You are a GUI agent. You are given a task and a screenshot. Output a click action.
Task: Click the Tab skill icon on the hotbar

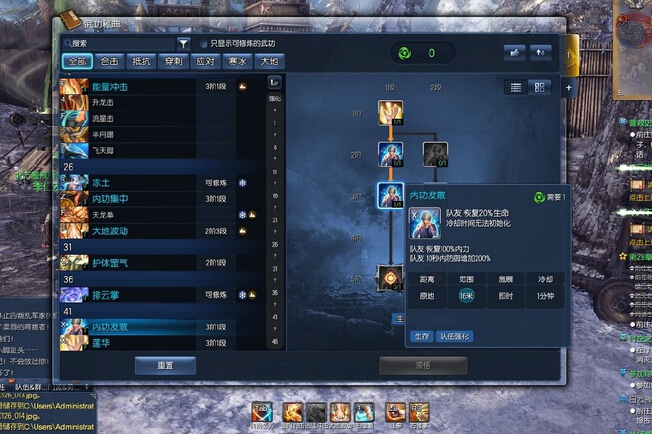click(263, 411)
